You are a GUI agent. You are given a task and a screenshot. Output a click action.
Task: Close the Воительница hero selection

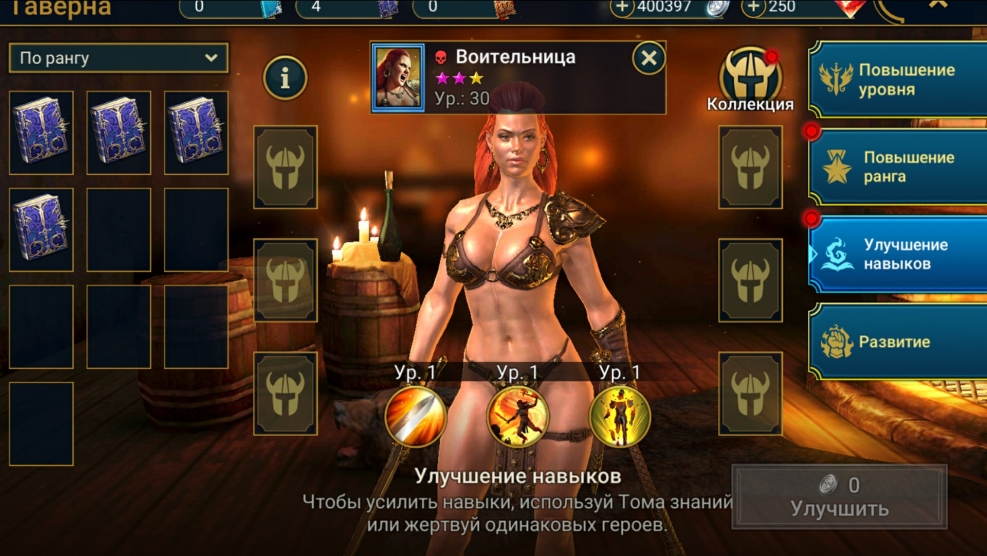tap(649, 59)
